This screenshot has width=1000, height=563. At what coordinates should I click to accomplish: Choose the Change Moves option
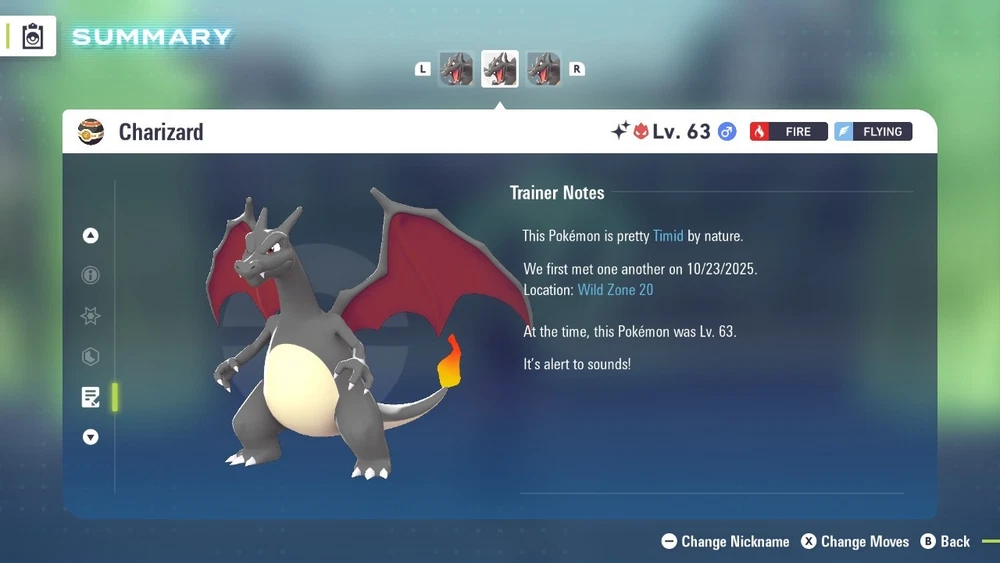pyautogui.click(x=856, y=541)
